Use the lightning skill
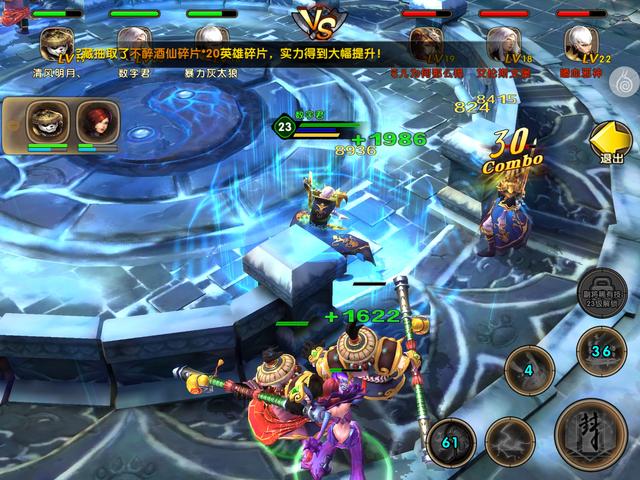This screenshot has height=480, width=640. 511,440
